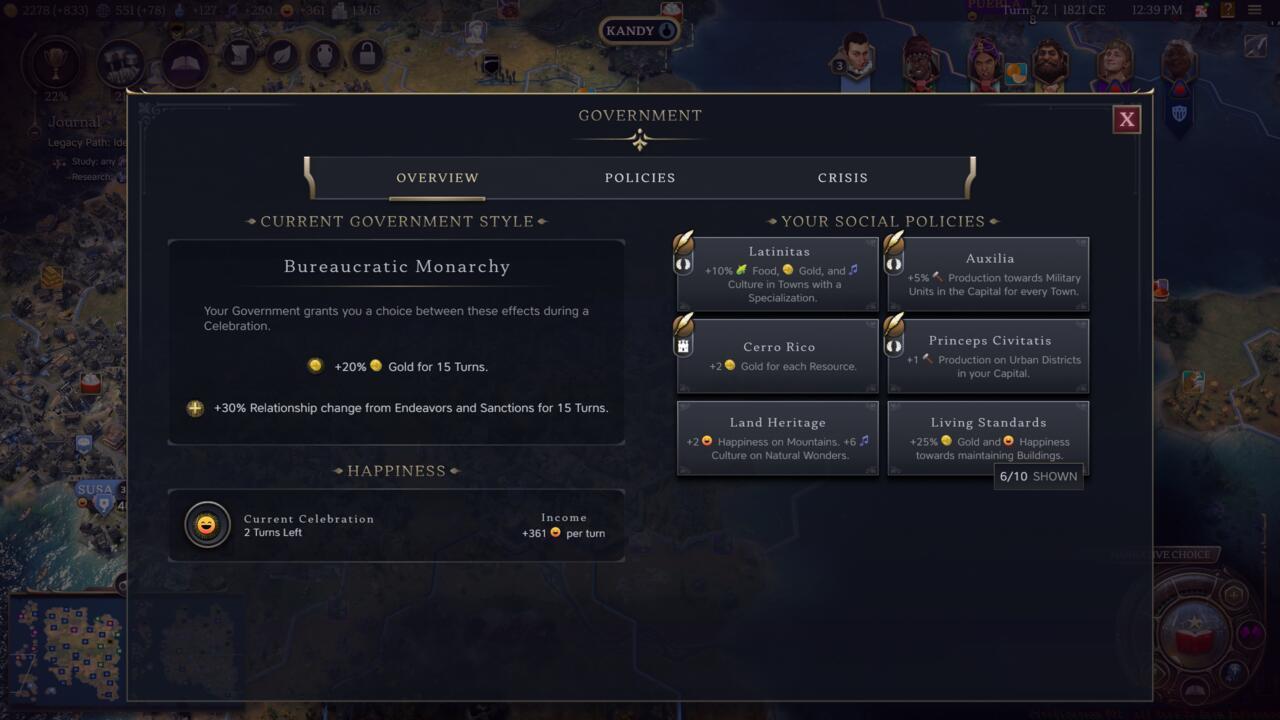This screenshot has width=1280, height=720.
Task: Choose the +20% Gold celebration effect
Action: click(398, 367)
